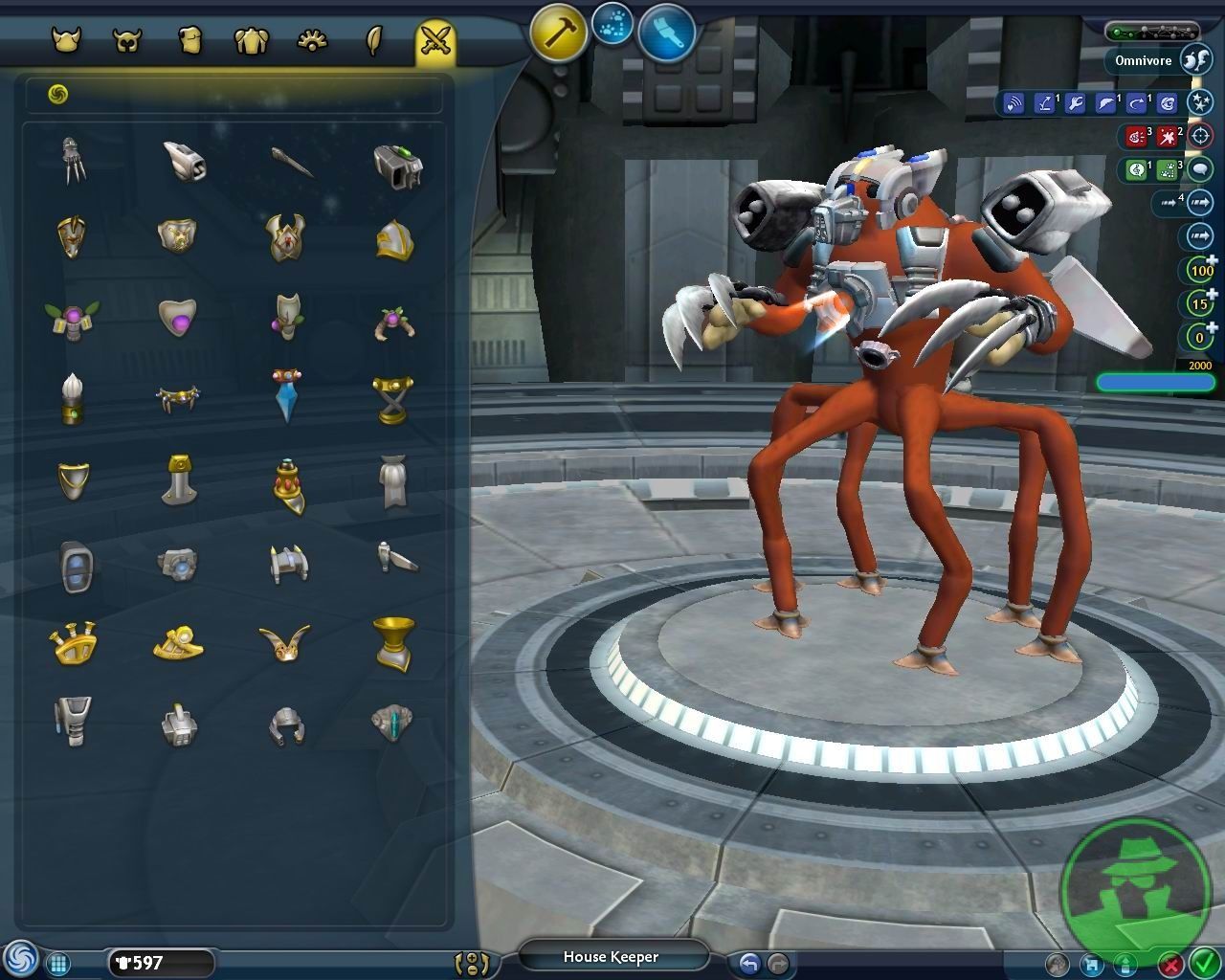Viewport: 1225px width, 980px height.
Task: Click the Omnivore diet label
Action: 1143,60
